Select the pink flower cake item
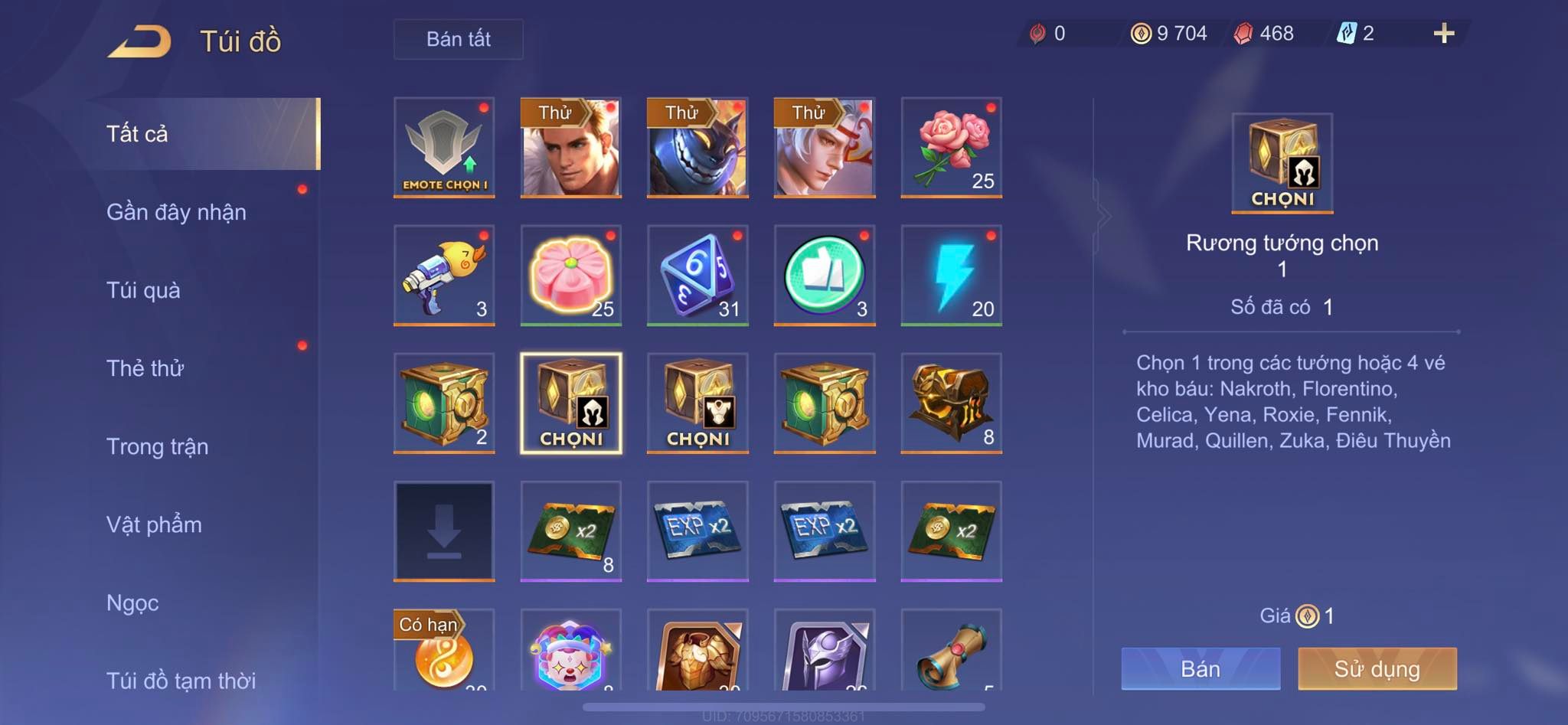 point(571,276)
